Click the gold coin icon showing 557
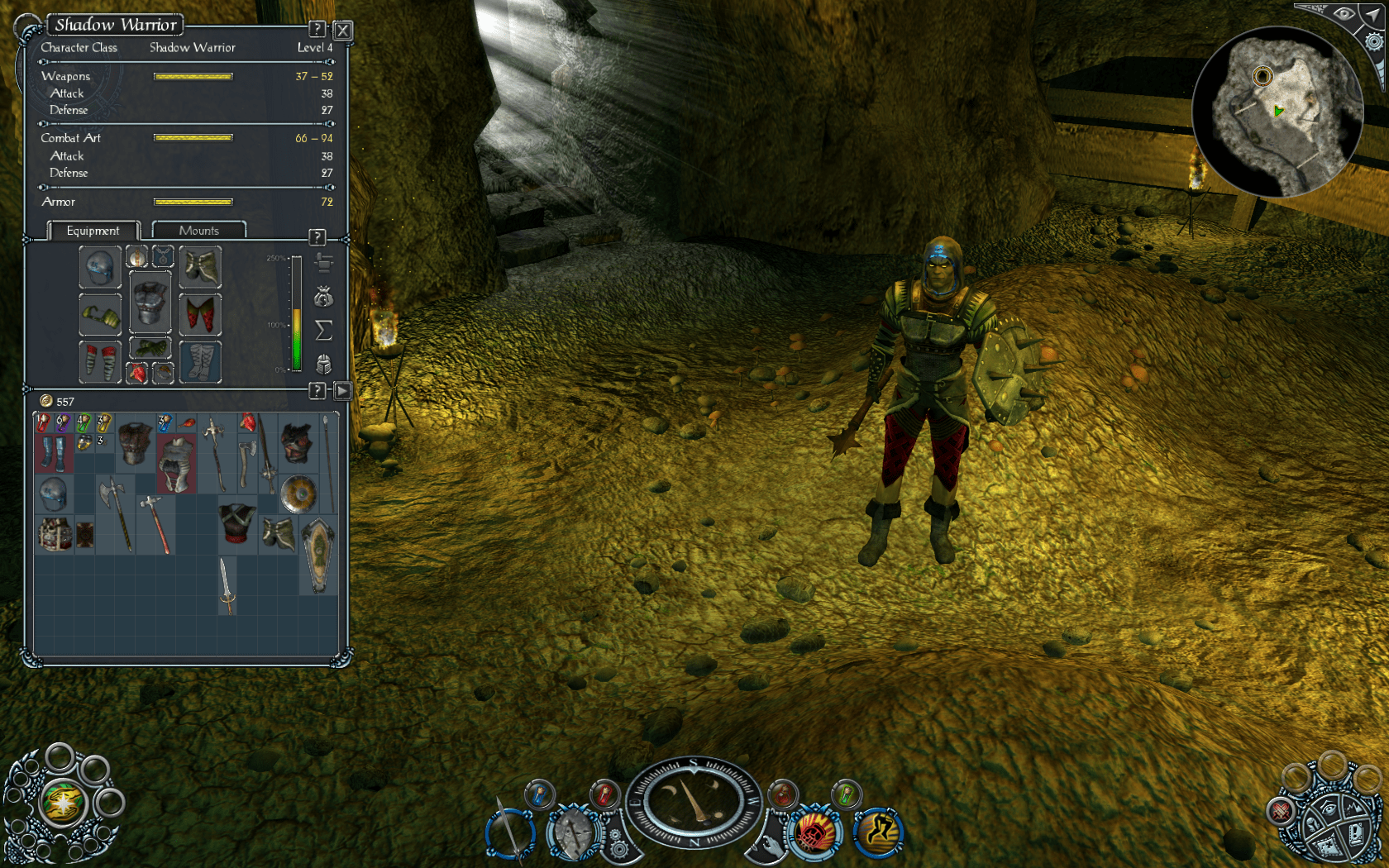Screen dimensions: 1389x868 click(47, 401)
